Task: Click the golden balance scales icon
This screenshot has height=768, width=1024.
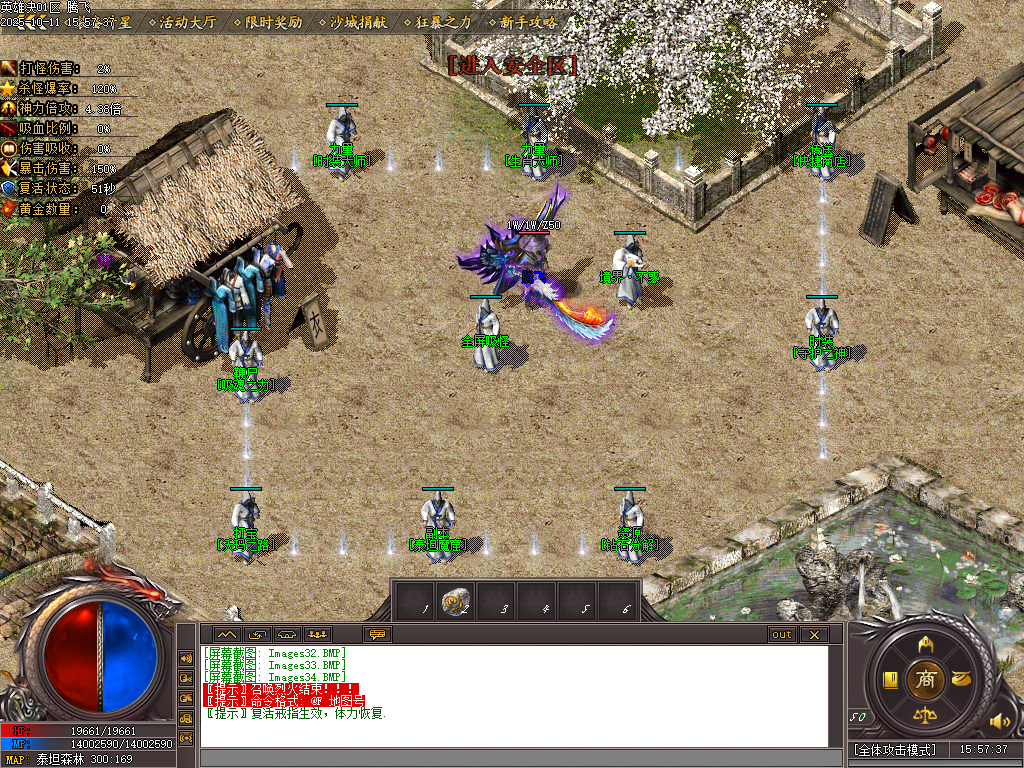Action: (926, 717)
